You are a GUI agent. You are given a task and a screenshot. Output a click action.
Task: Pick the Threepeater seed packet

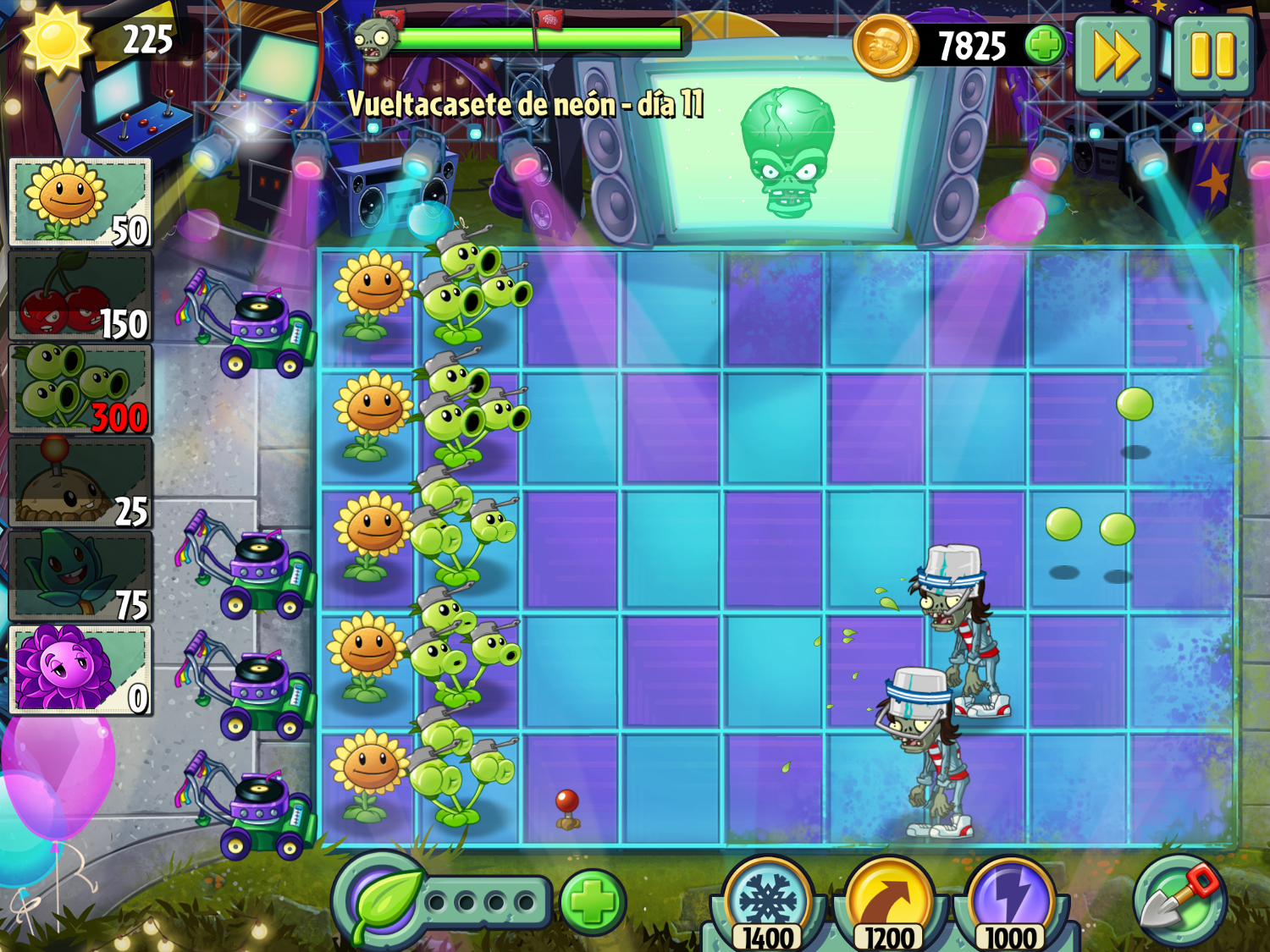(80, 390)
